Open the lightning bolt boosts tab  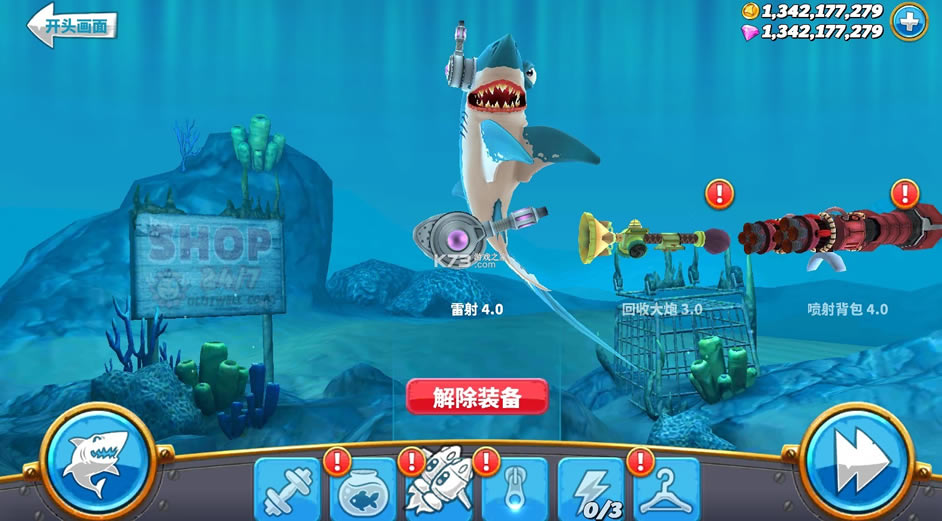tap(590, 490)
